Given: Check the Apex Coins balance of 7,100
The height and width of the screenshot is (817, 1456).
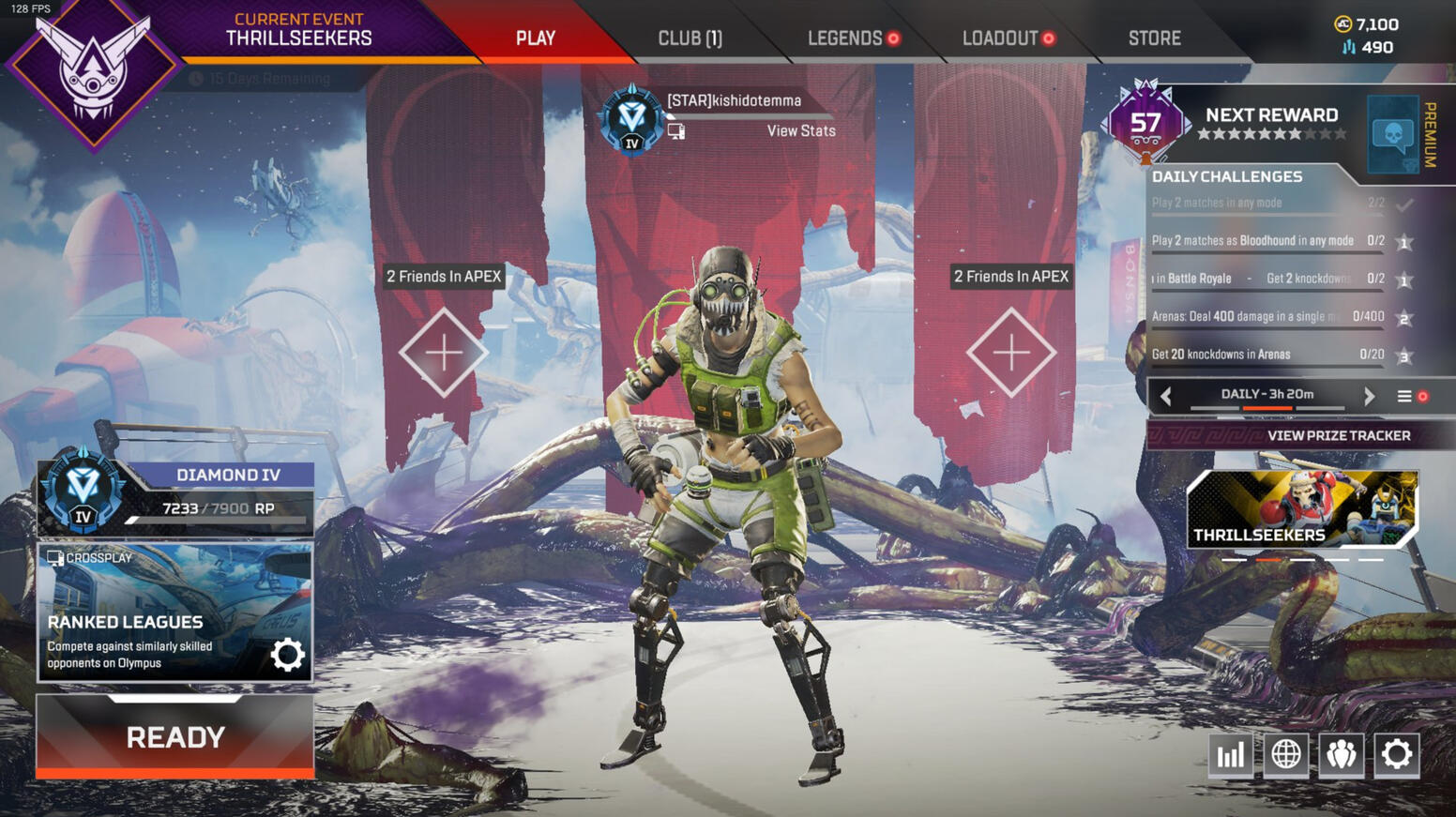Looking at the screenshot, I should pyautogui.click(x=1367, y=24).
